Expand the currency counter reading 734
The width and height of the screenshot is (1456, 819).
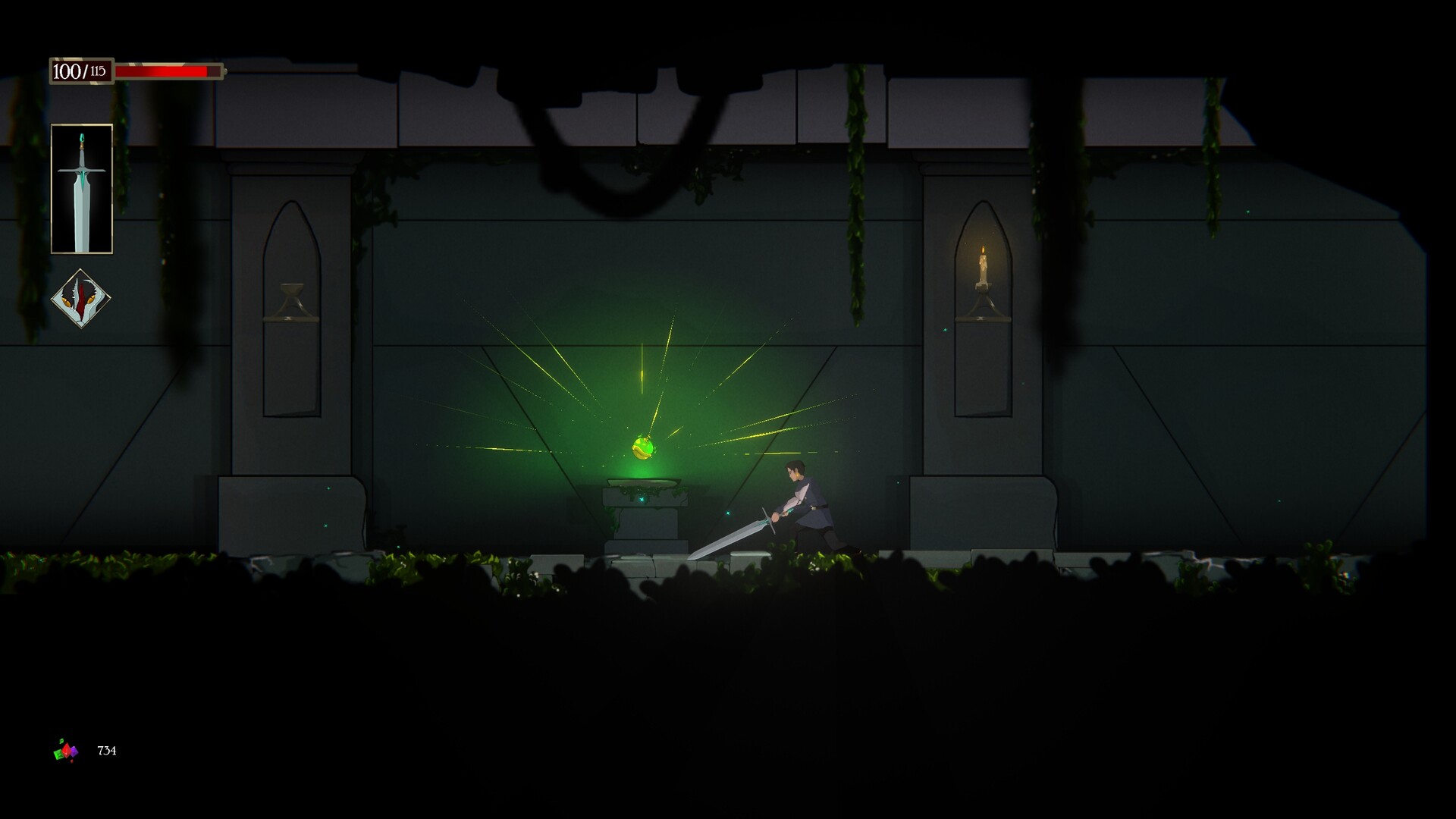(x=108, y=751)
